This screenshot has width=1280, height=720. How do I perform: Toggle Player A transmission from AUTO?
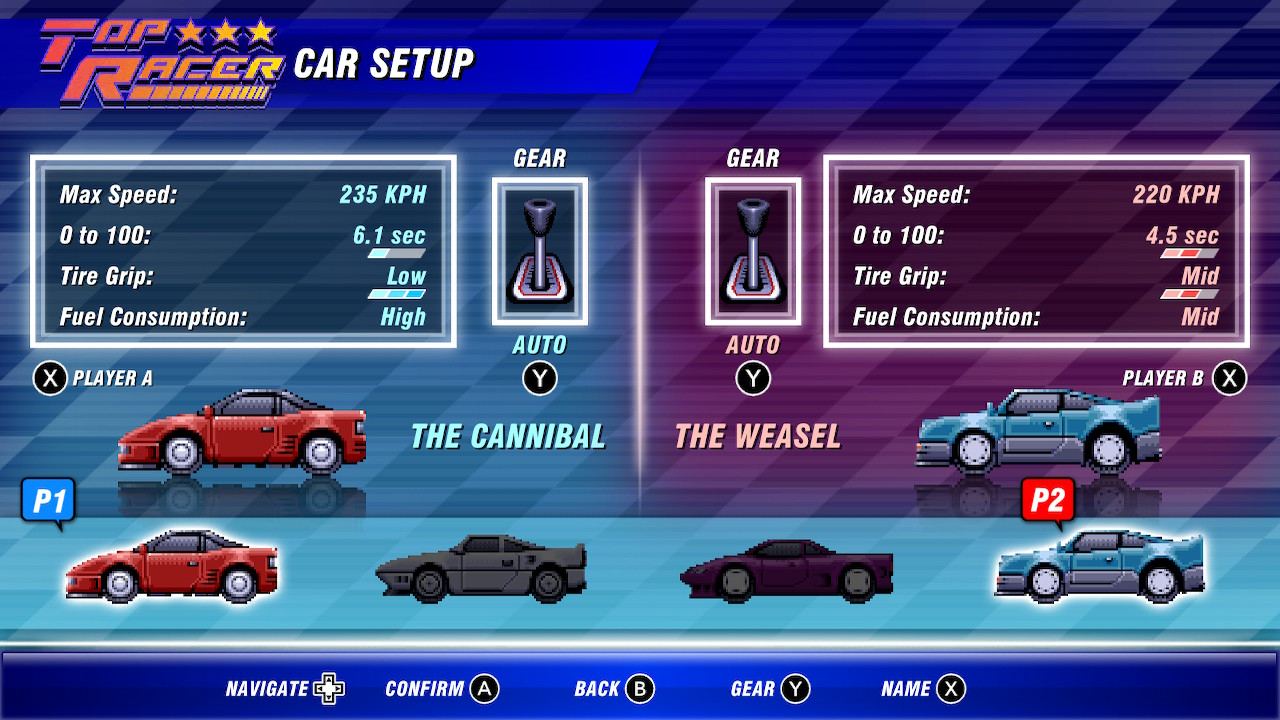pyautogui.click(x=539, y=345)
